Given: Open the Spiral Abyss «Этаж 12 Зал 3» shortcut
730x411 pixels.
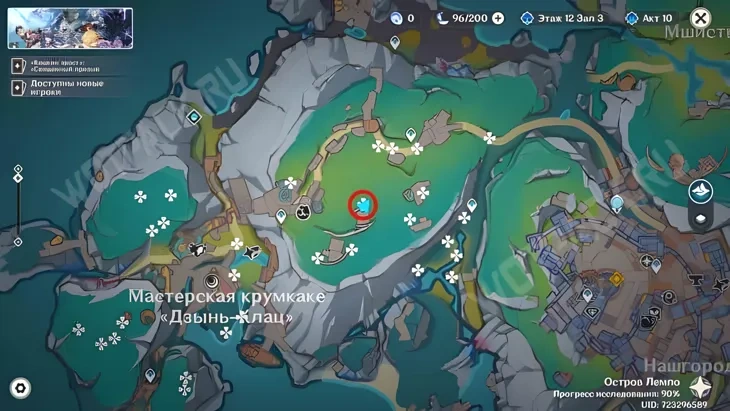Looking at the screenshot, I should point(563,18).
